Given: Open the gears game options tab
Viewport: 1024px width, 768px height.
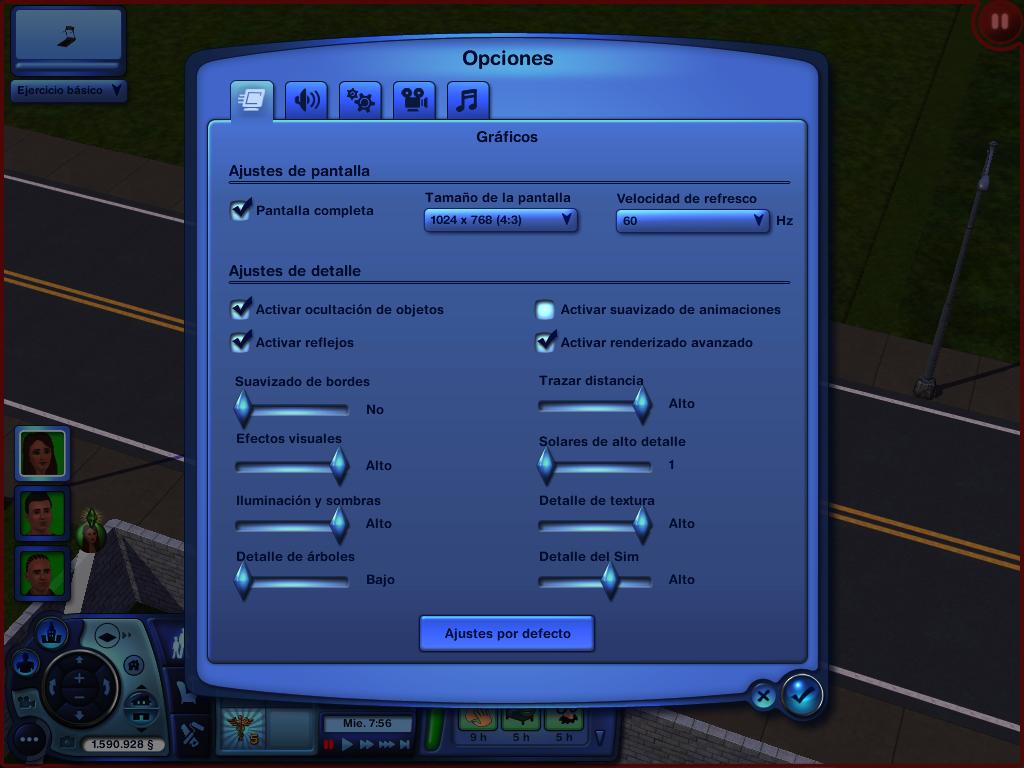Looking at the screenshot, I should point(360,100).
